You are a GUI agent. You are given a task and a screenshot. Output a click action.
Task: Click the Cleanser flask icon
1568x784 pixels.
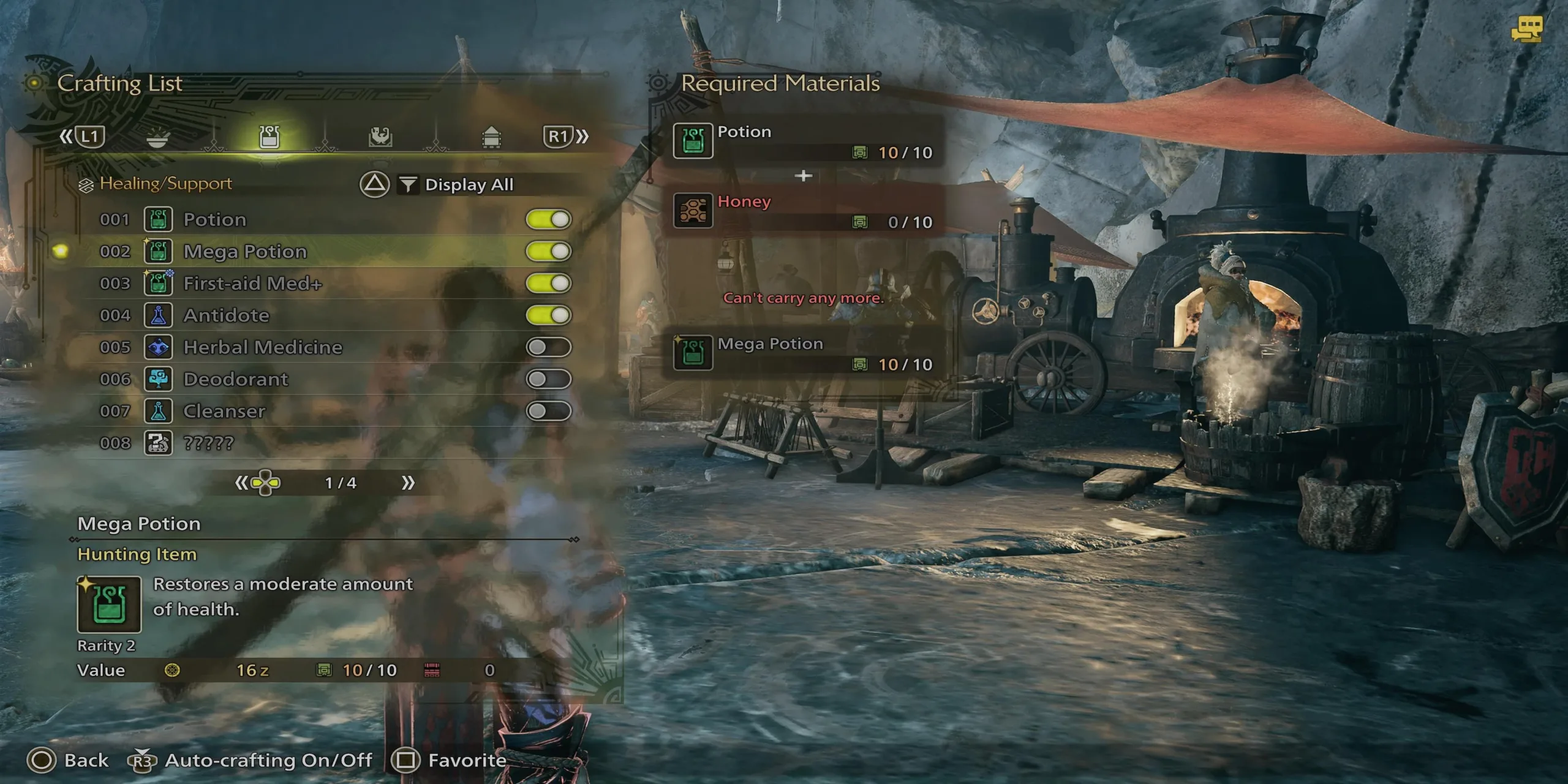pyautogui.click(x=159, y=411)
